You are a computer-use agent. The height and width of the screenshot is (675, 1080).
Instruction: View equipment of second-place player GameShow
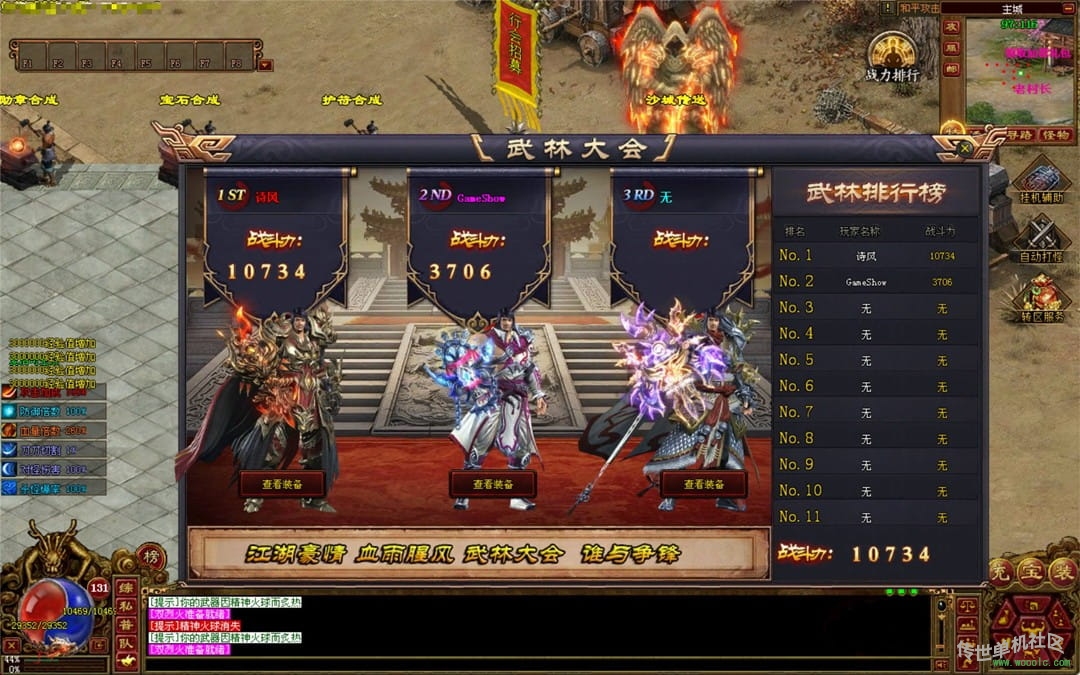click(x=492, y=484)
